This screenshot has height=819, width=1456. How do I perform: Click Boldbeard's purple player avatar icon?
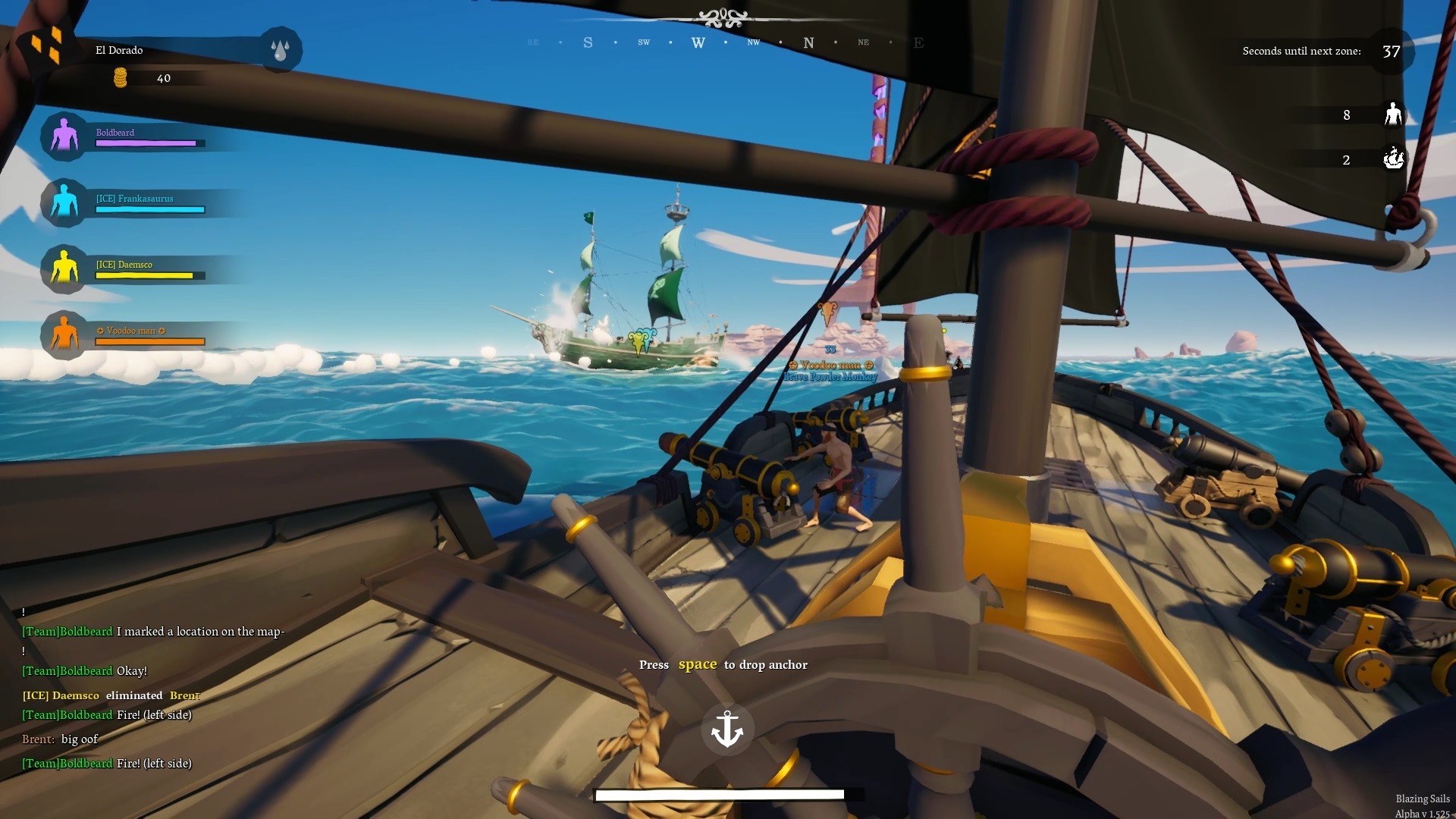coord(64,135)
